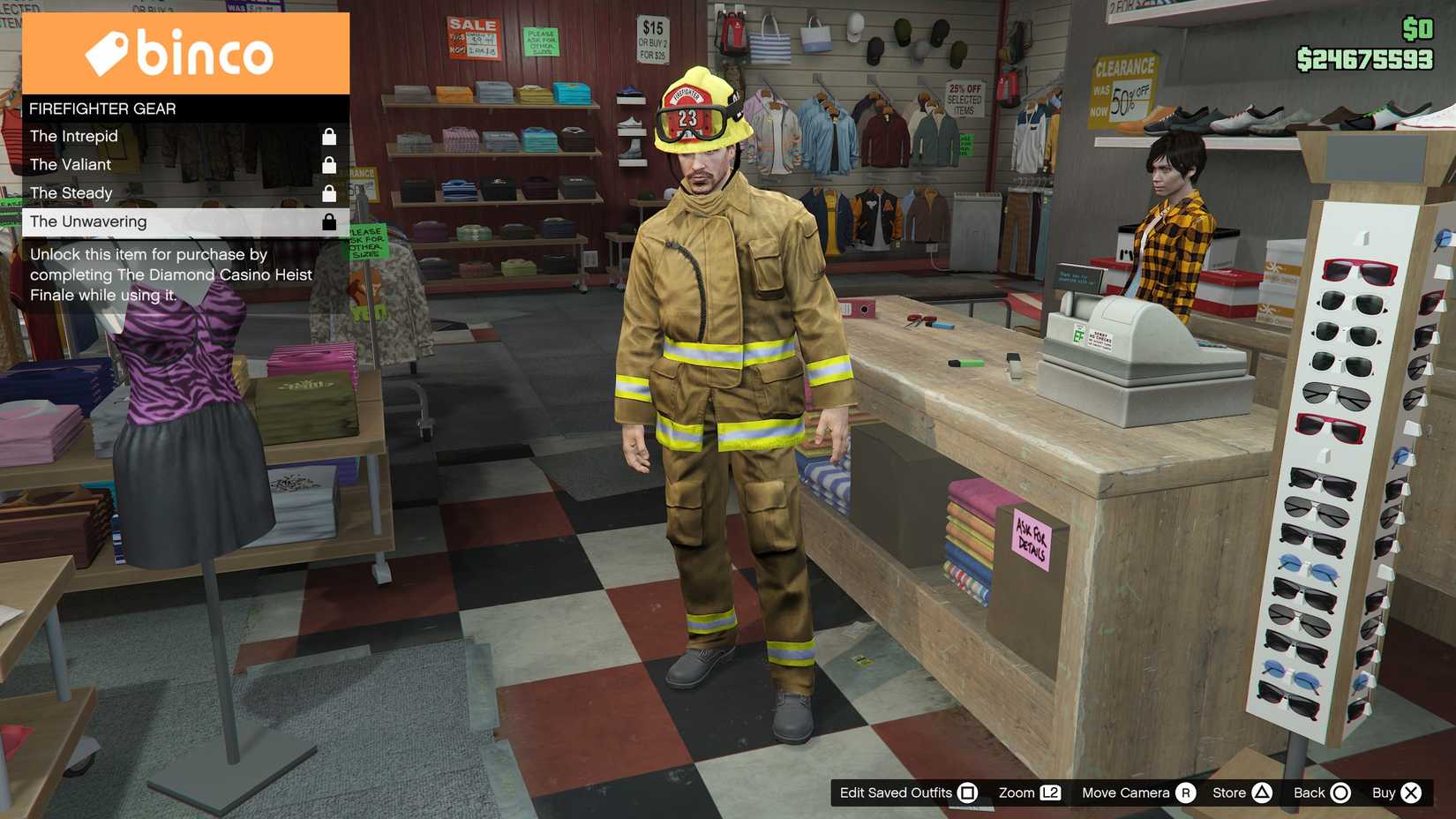Click Edit Saved Outfits
Image resolution: width=1456 pixels, height=819 pixels.
897,793
